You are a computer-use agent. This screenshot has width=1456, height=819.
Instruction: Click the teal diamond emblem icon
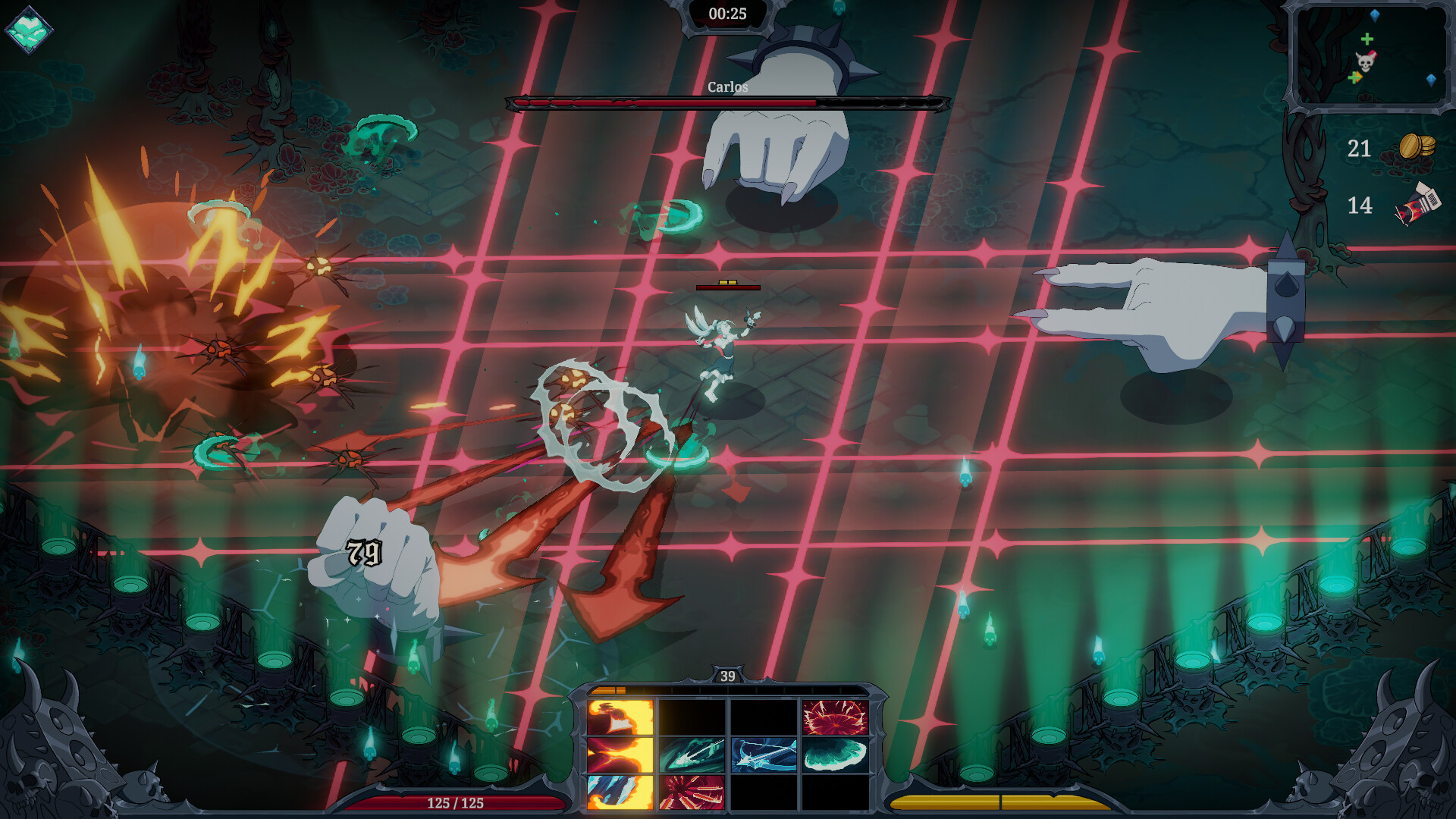(29, 30)
